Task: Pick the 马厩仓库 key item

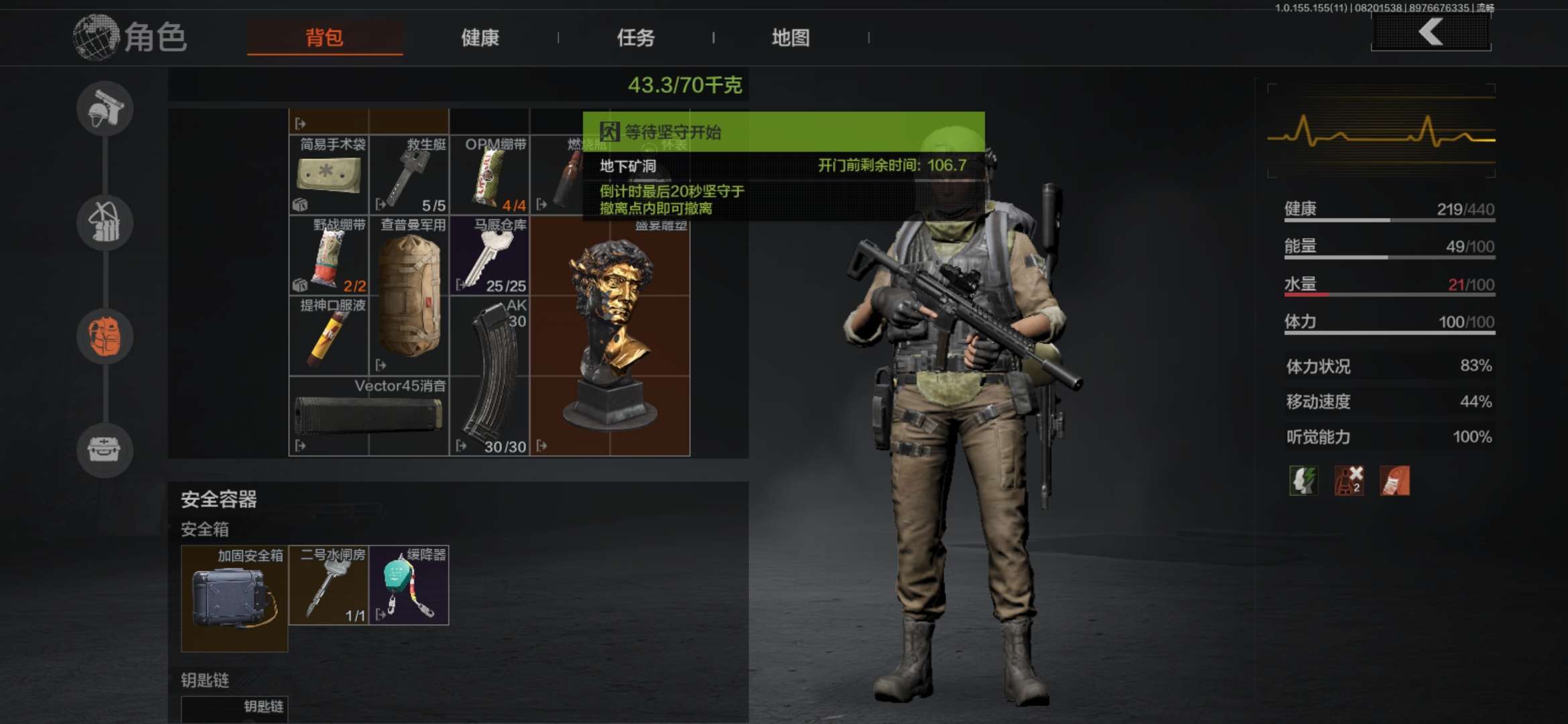Action: (x=489, y=255)
